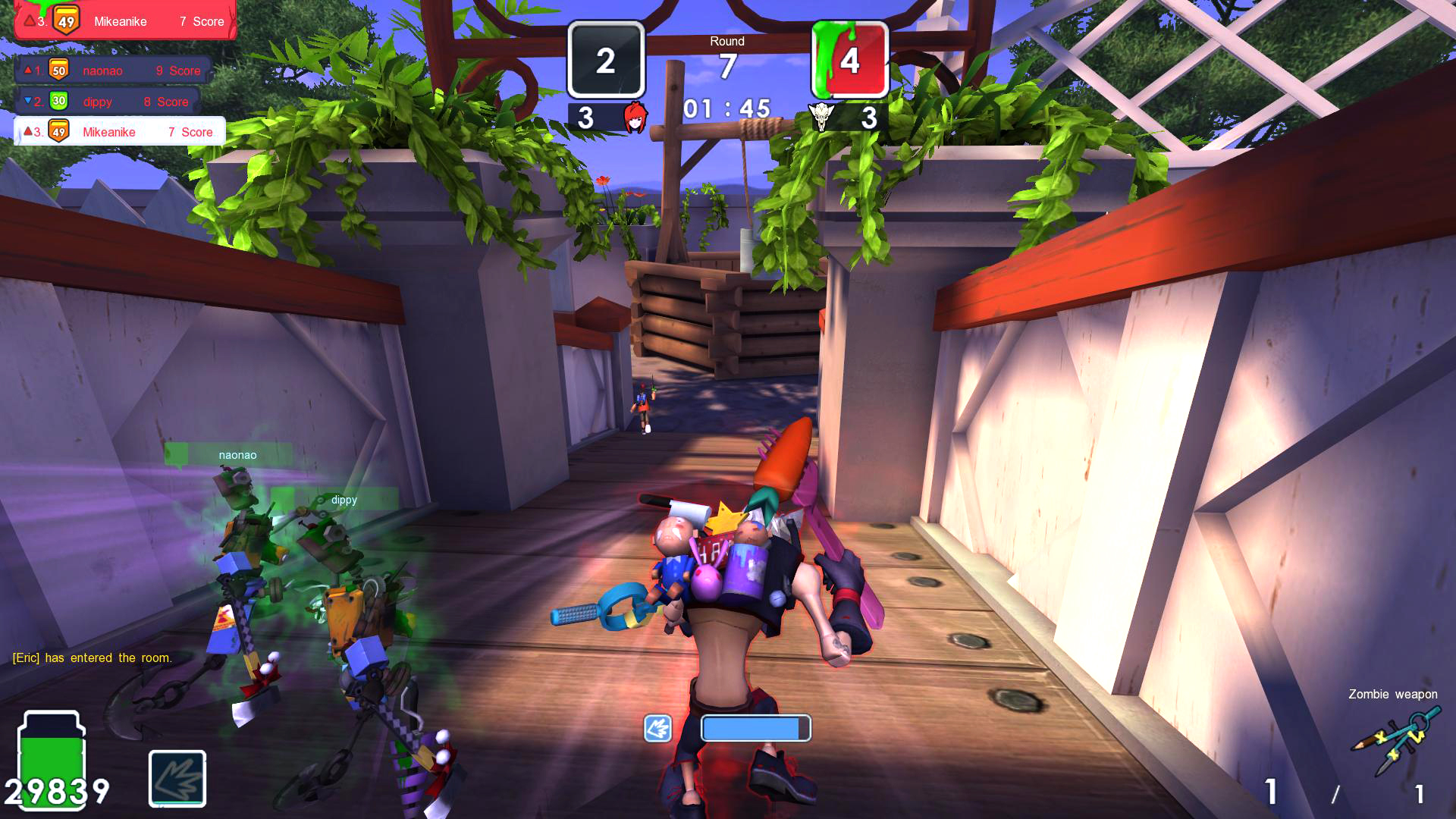This screenshot has height=819, width=1456.
Task: Activate the claw skill icon at bottom left
Action: [x=177, y=778]
